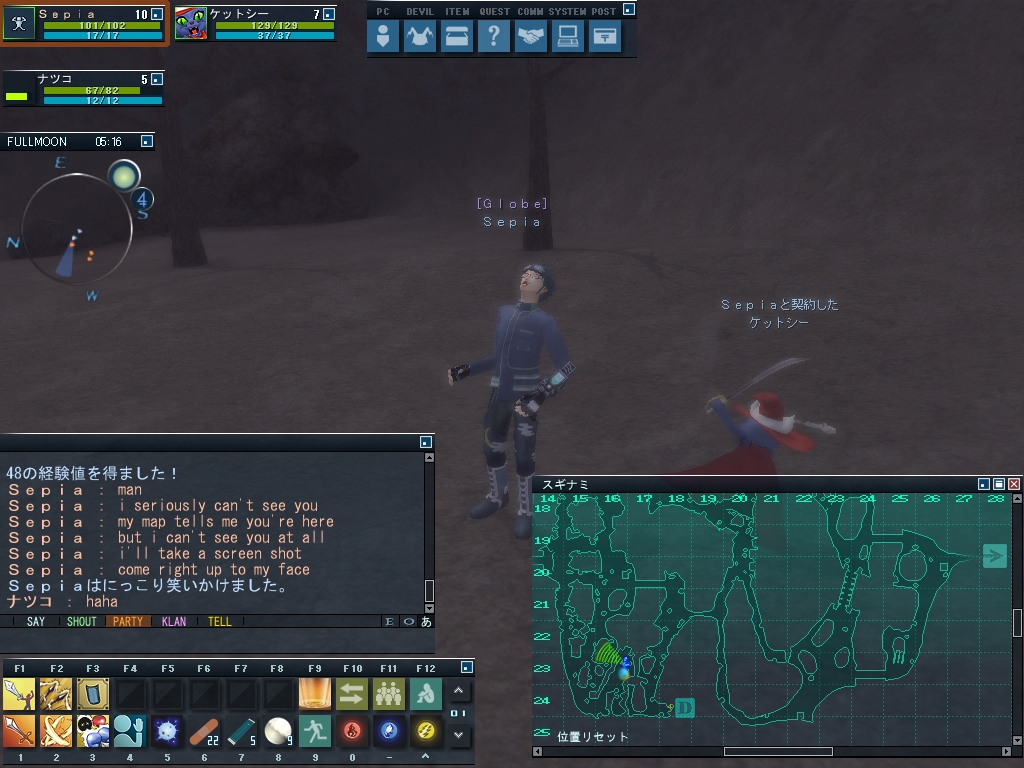Open the POST mailbox menu
Image resolution: width=1024 pixels, height=768 pixels.
click(604, 37)
